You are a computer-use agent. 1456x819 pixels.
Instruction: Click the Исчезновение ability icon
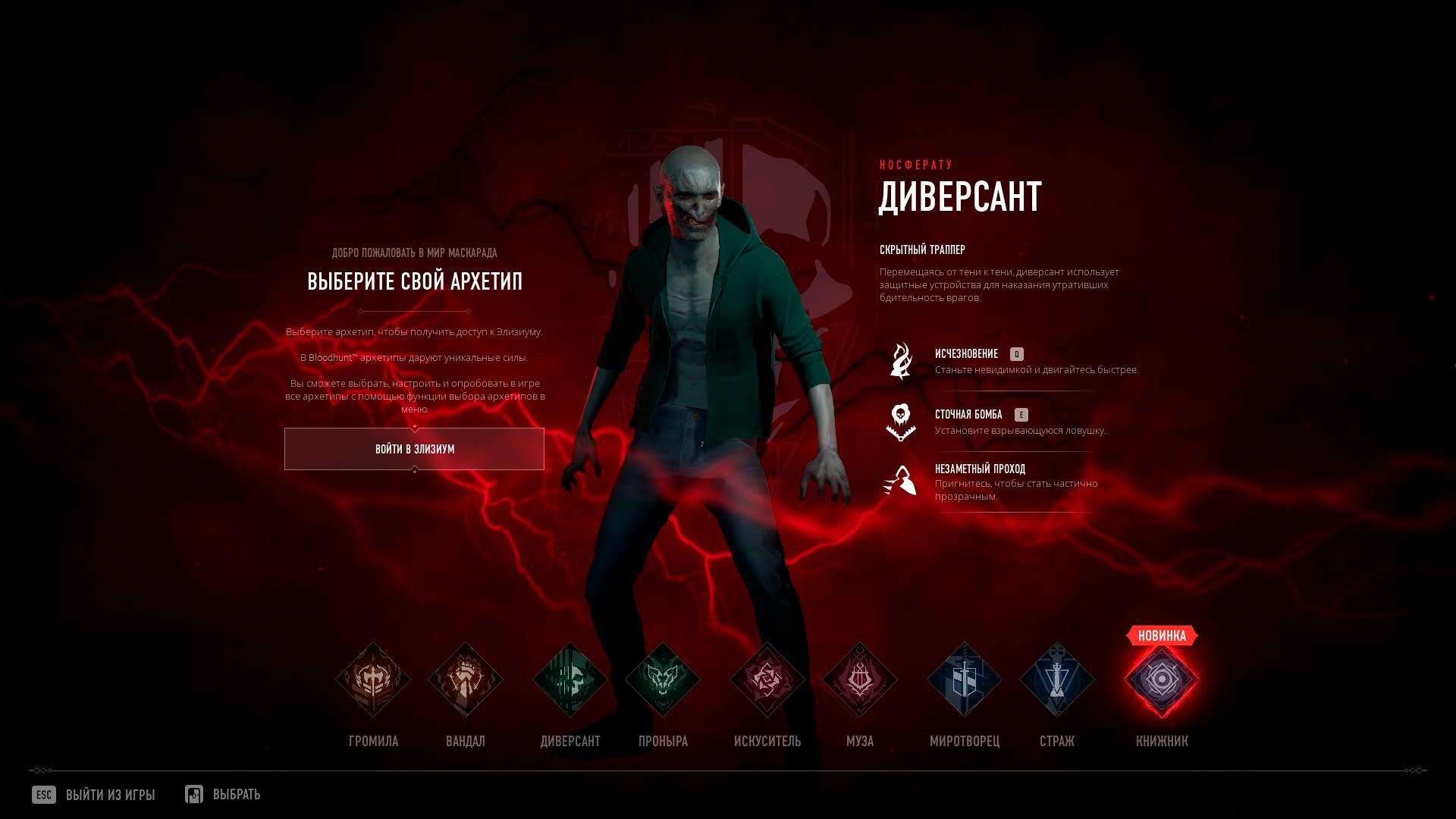coord(902,359)
